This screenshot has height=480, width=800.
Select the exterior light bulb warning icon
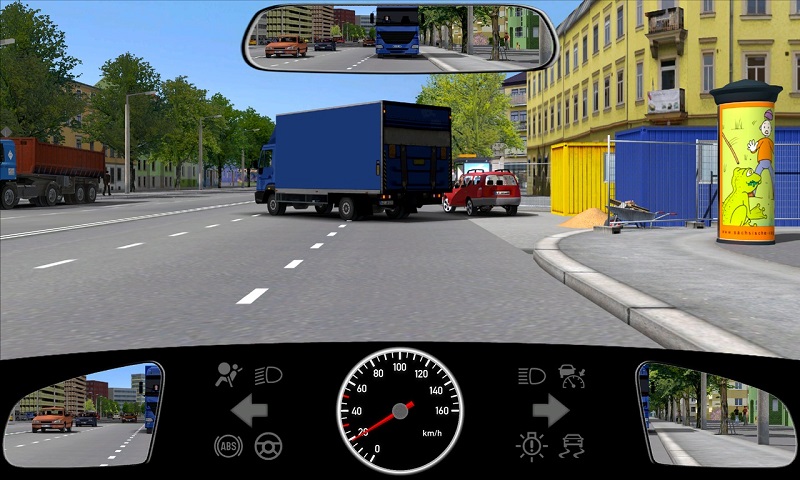(x=532, y=445)
